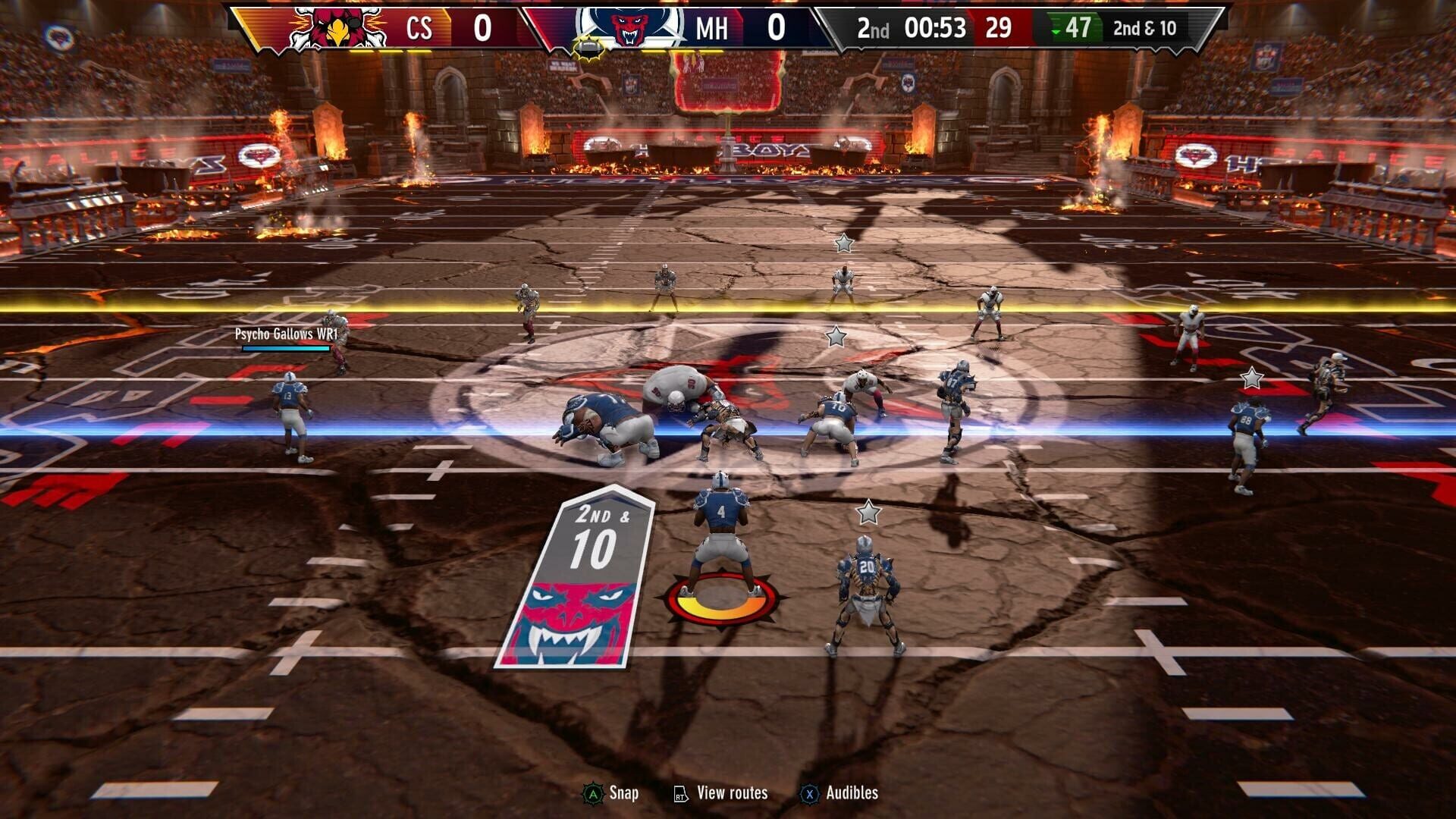
Task: Click the green arrow beside the 47 yardage
Action: pos(1055,32)
